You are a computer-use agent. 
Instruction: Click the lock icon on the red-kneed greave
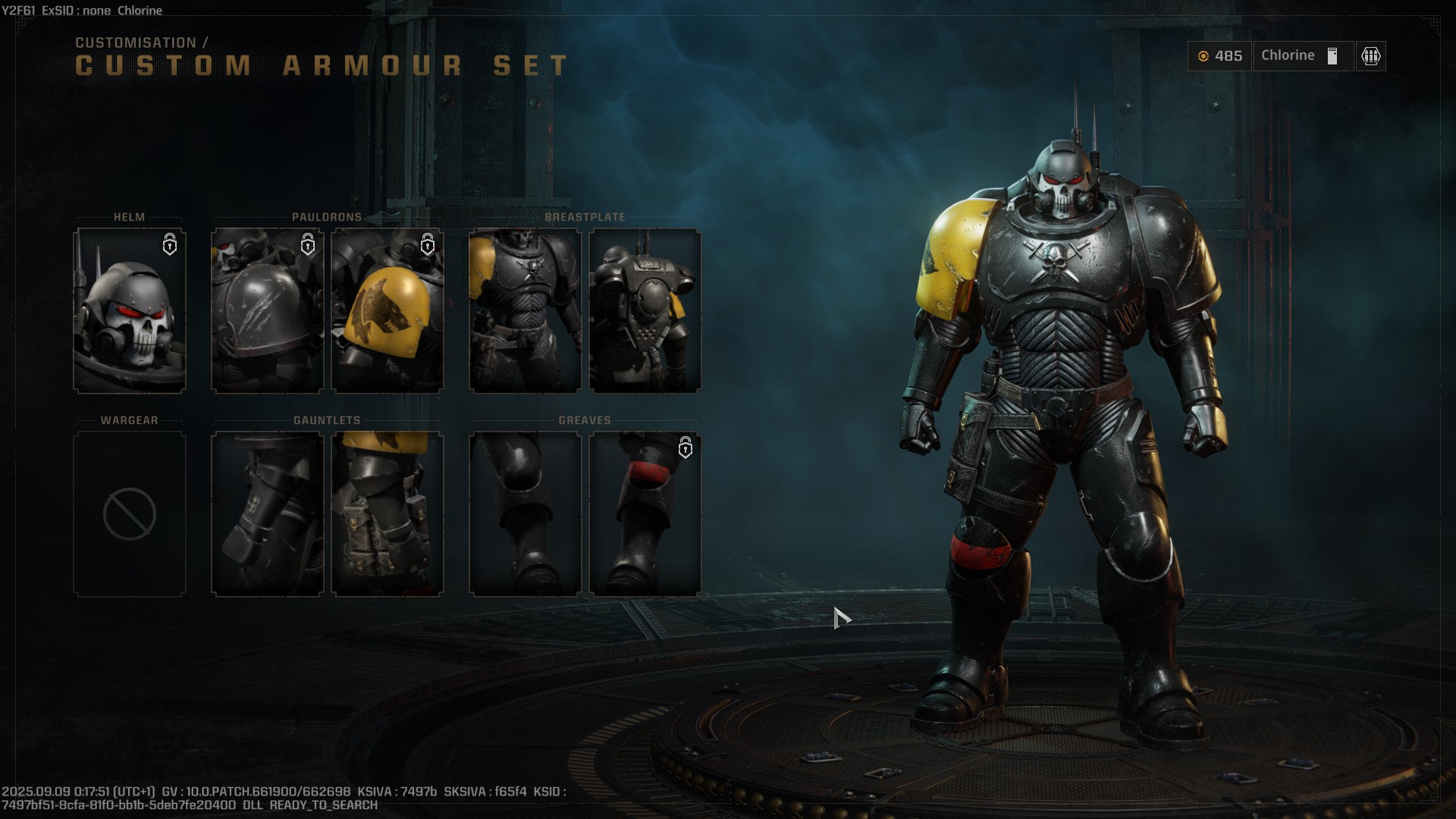pyautogui.click(x=686, y=449)
